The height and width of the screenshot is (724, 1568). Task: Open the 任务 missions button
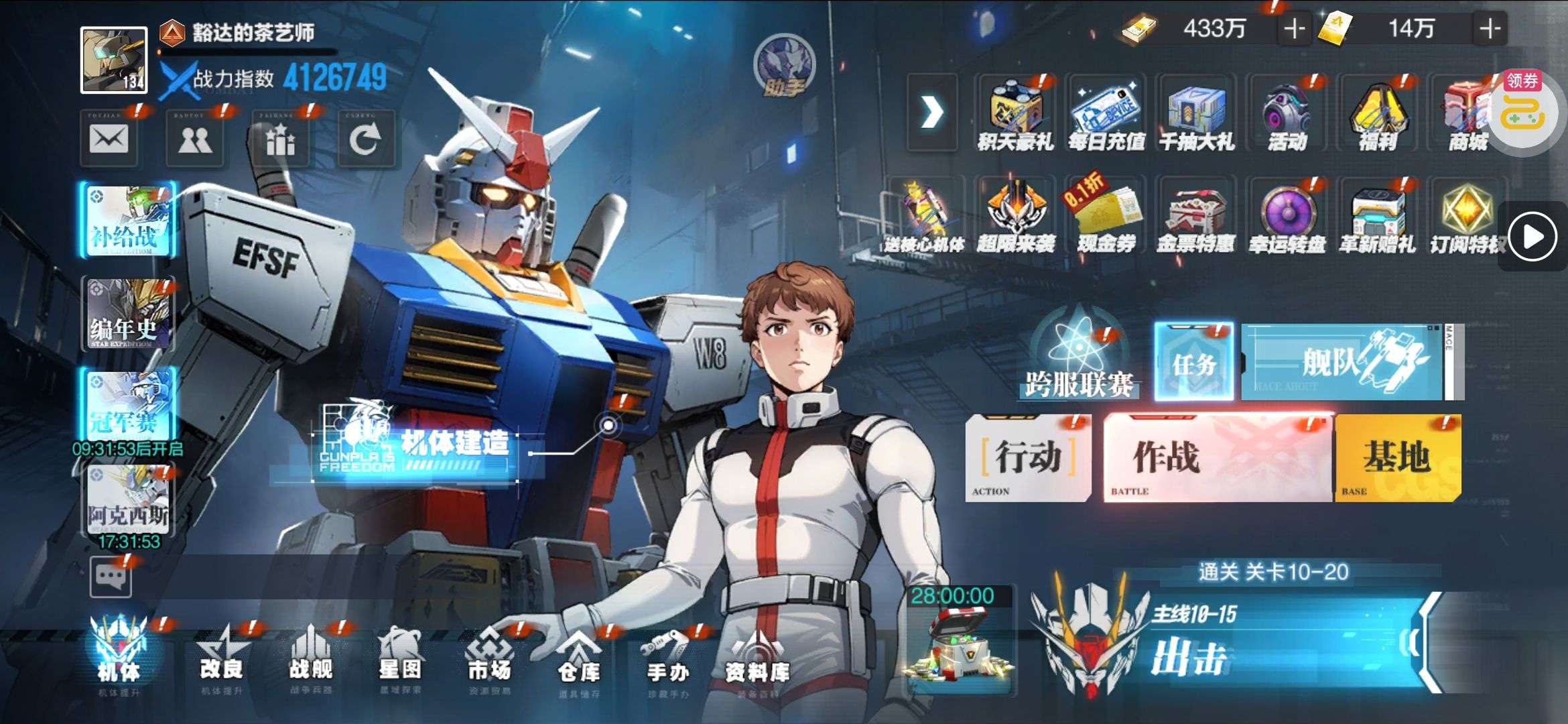pyautogui.click(x=1193, y=362)
